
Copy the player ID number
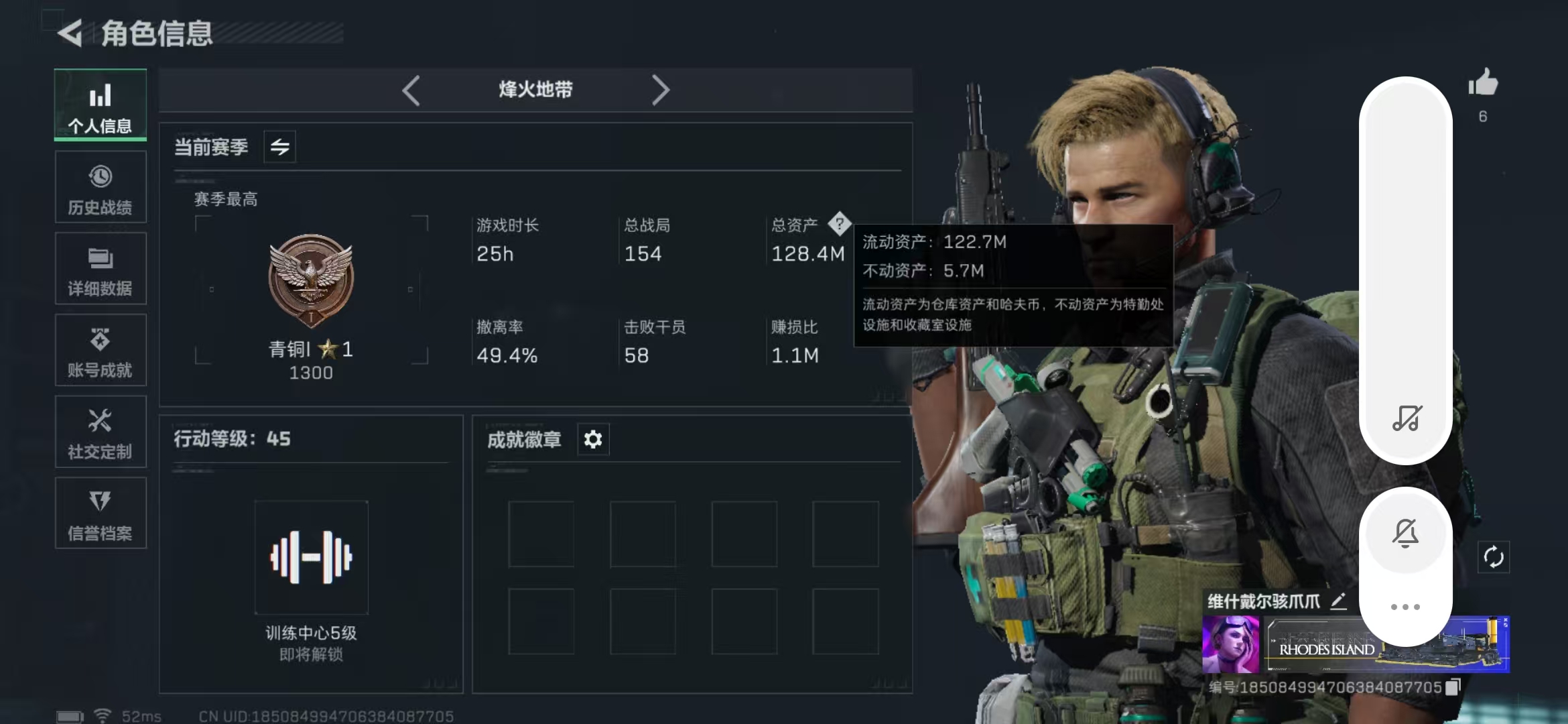(x=1453, y=687)
